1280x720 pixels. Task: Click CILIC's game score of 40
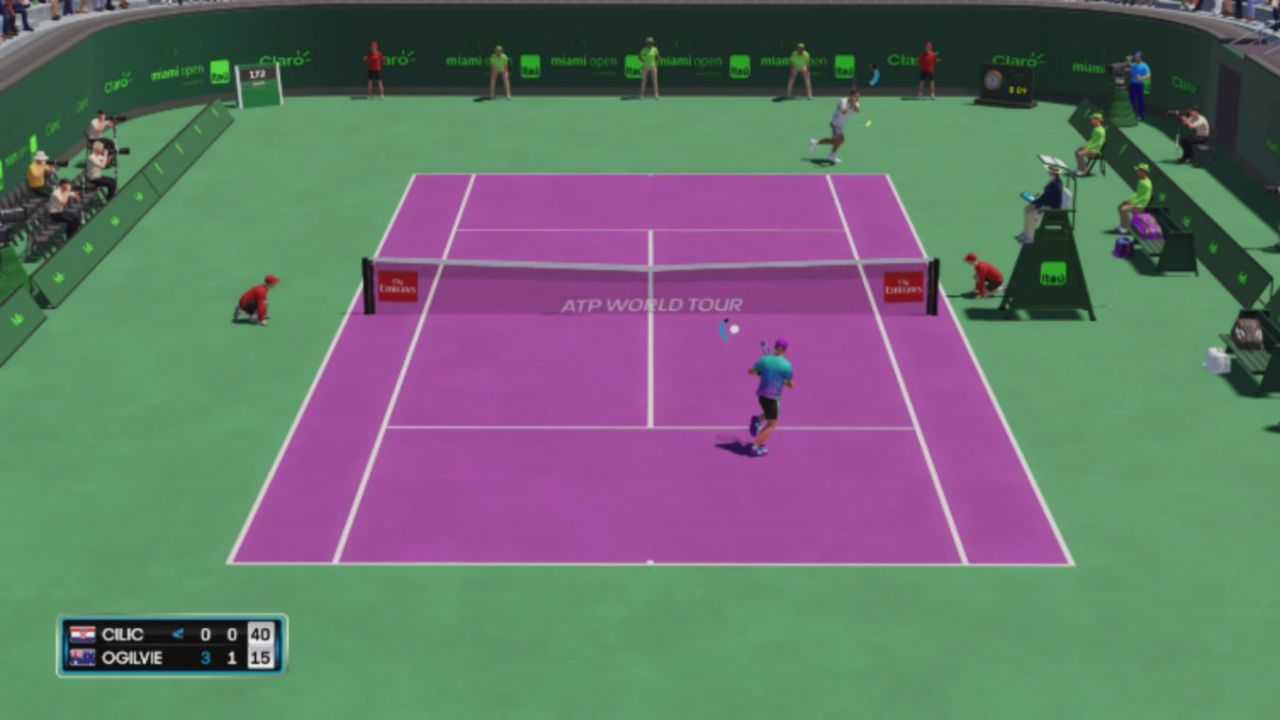[261, 634]
